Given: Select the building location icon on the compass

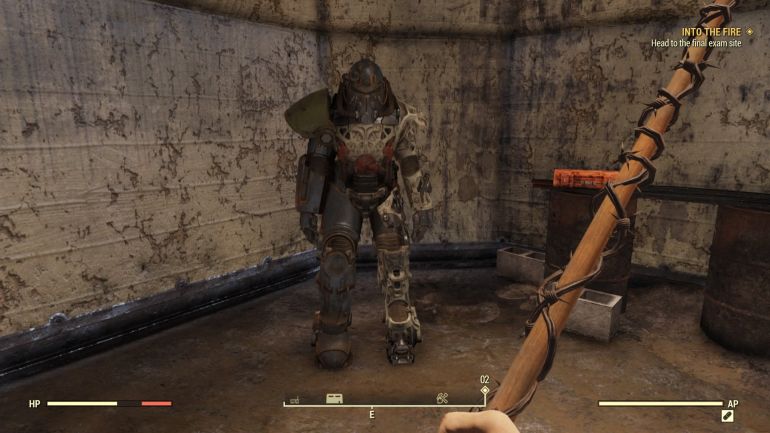Looking at the screenshot, I should point(334,398).
